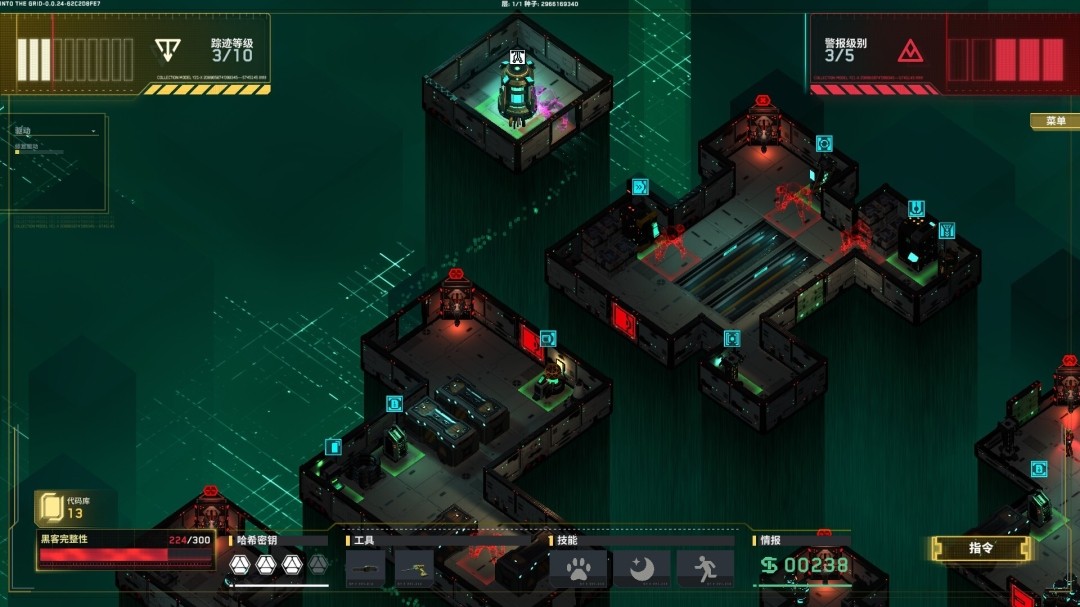Open the 代码库 code library icon

click(50, 508)
